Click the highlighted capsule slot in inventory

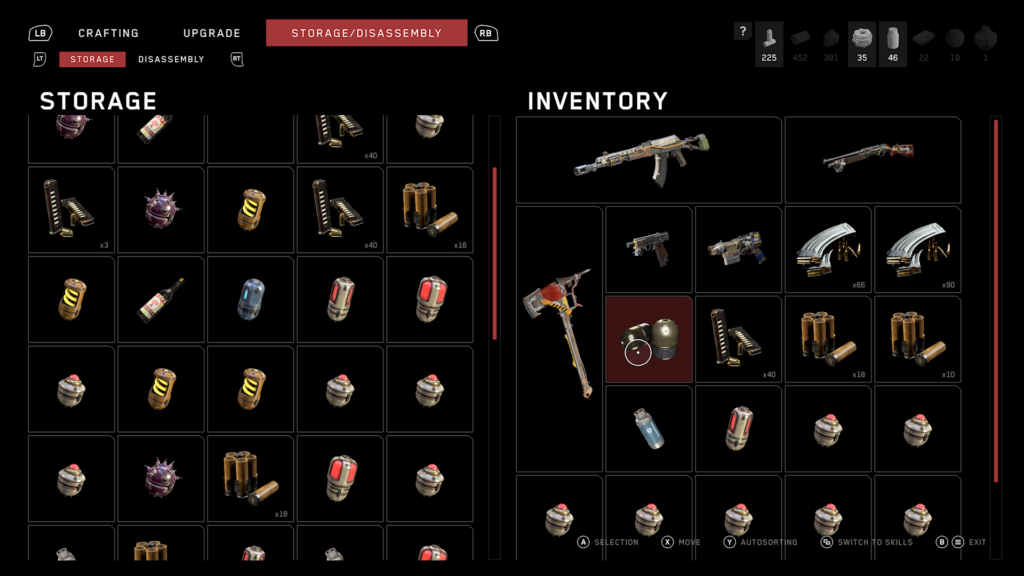648,339
